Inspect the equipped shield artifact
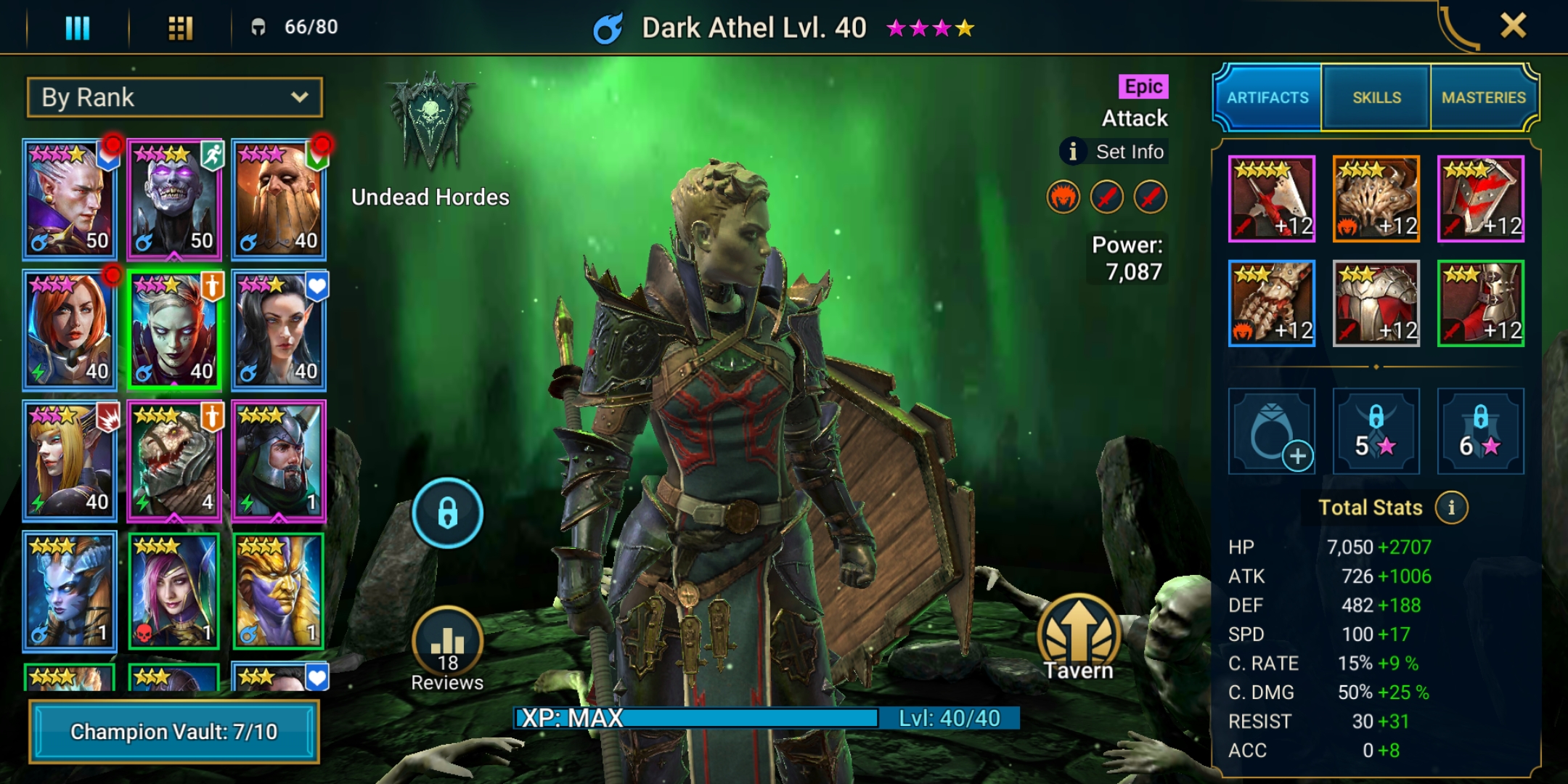The height and width of the screenshot is (784, 1568). click(1479, 197)
